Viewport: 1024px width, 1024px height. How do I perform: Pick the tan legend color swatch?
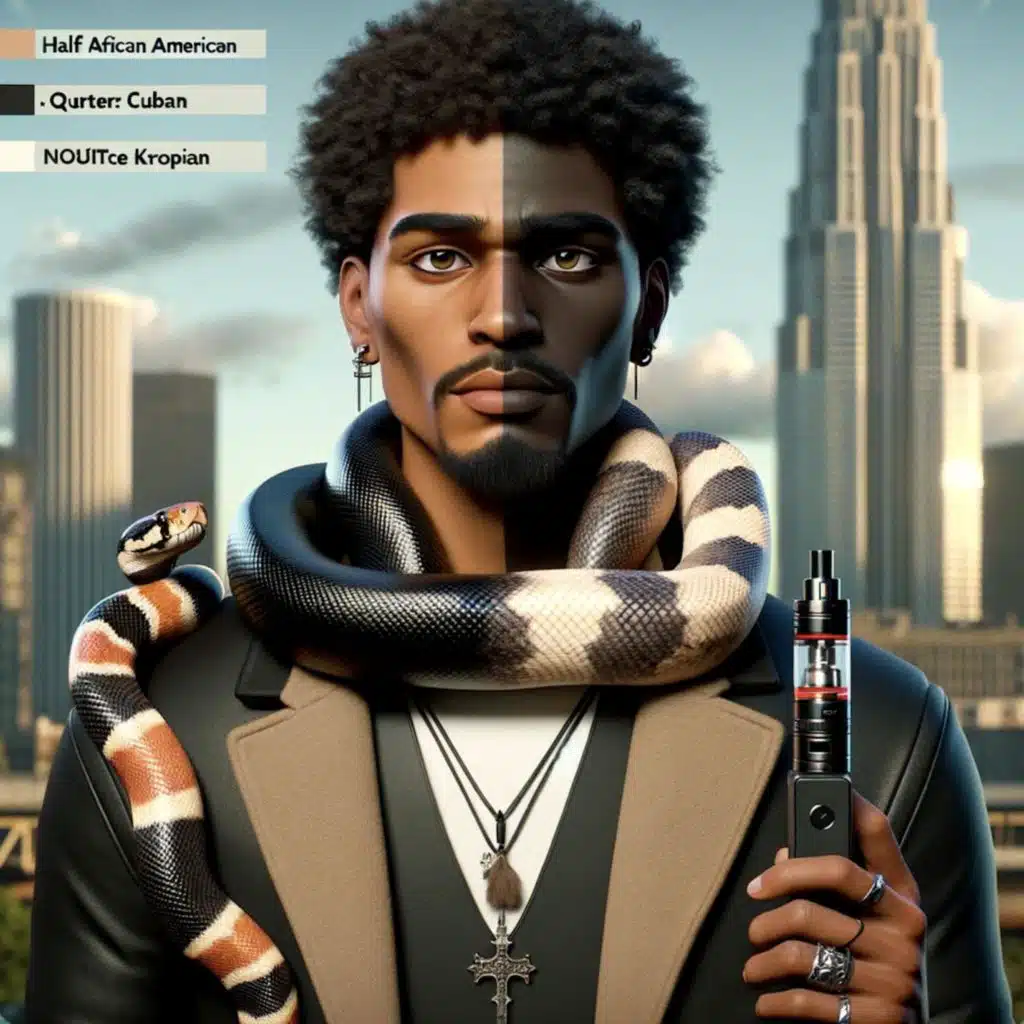(17, 44)
